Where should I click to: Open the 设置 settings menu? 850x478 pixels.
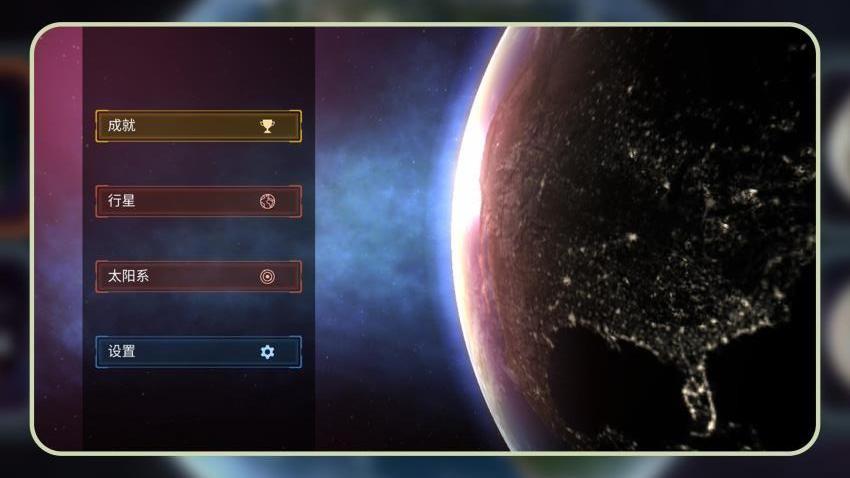click(198, 352)
